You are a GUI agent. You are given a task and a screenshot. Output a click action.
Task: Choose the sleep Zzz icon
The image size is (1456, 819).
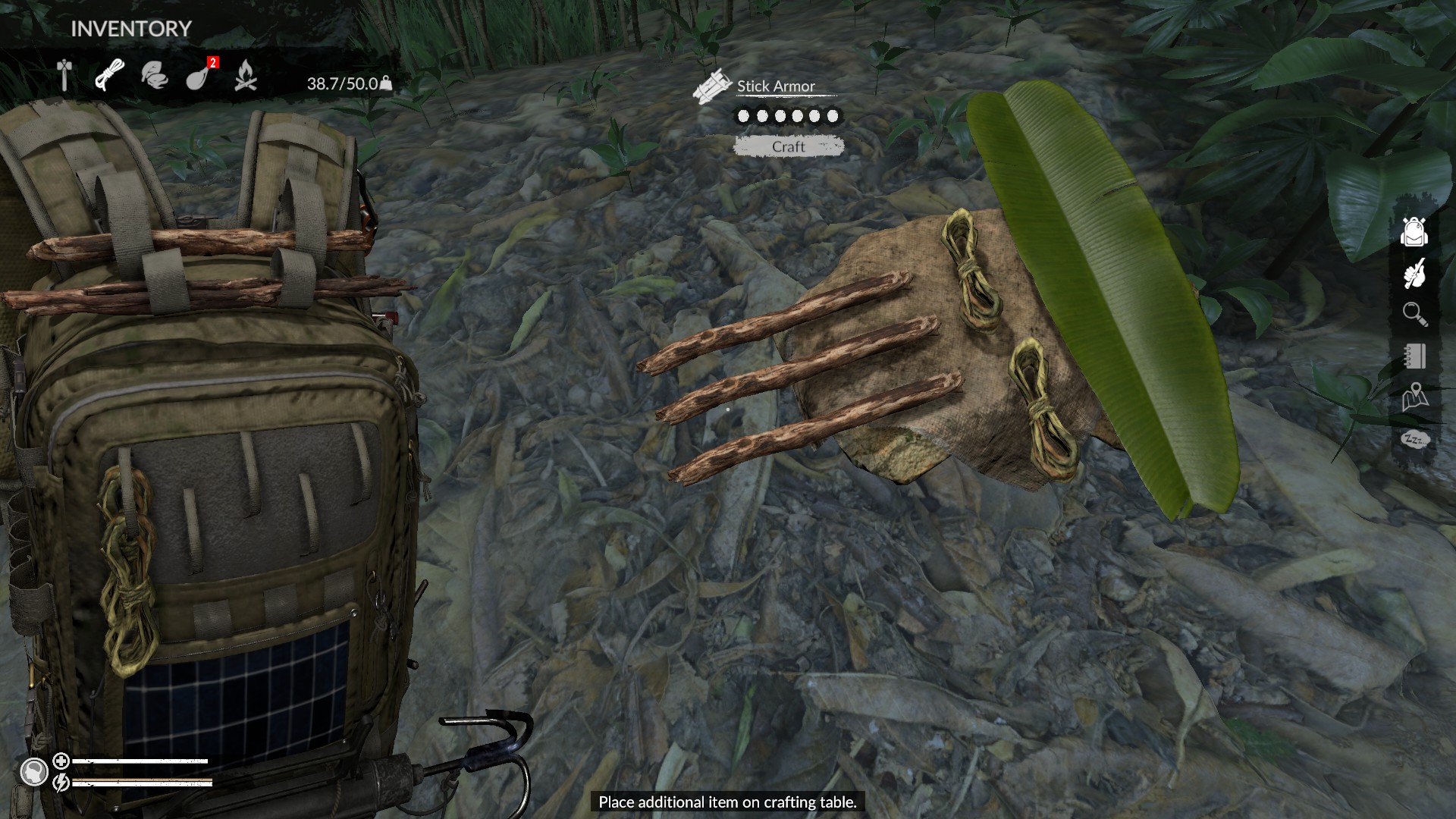click(1414, 439)
